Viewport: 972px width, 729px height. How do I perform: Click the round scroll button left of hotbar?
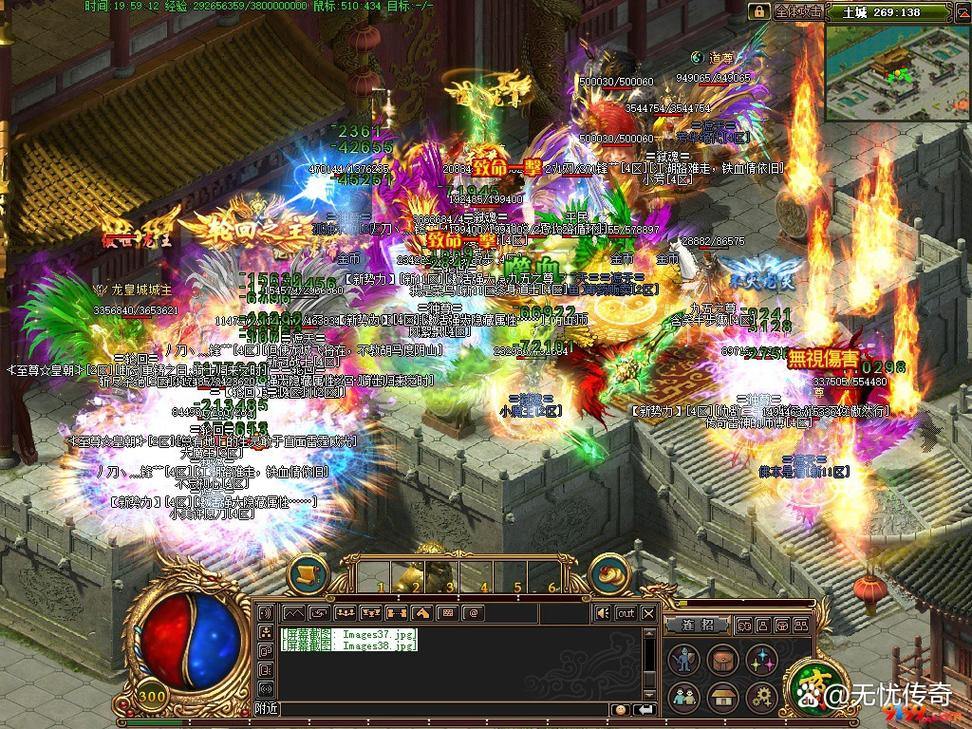[x=309, y=575]
